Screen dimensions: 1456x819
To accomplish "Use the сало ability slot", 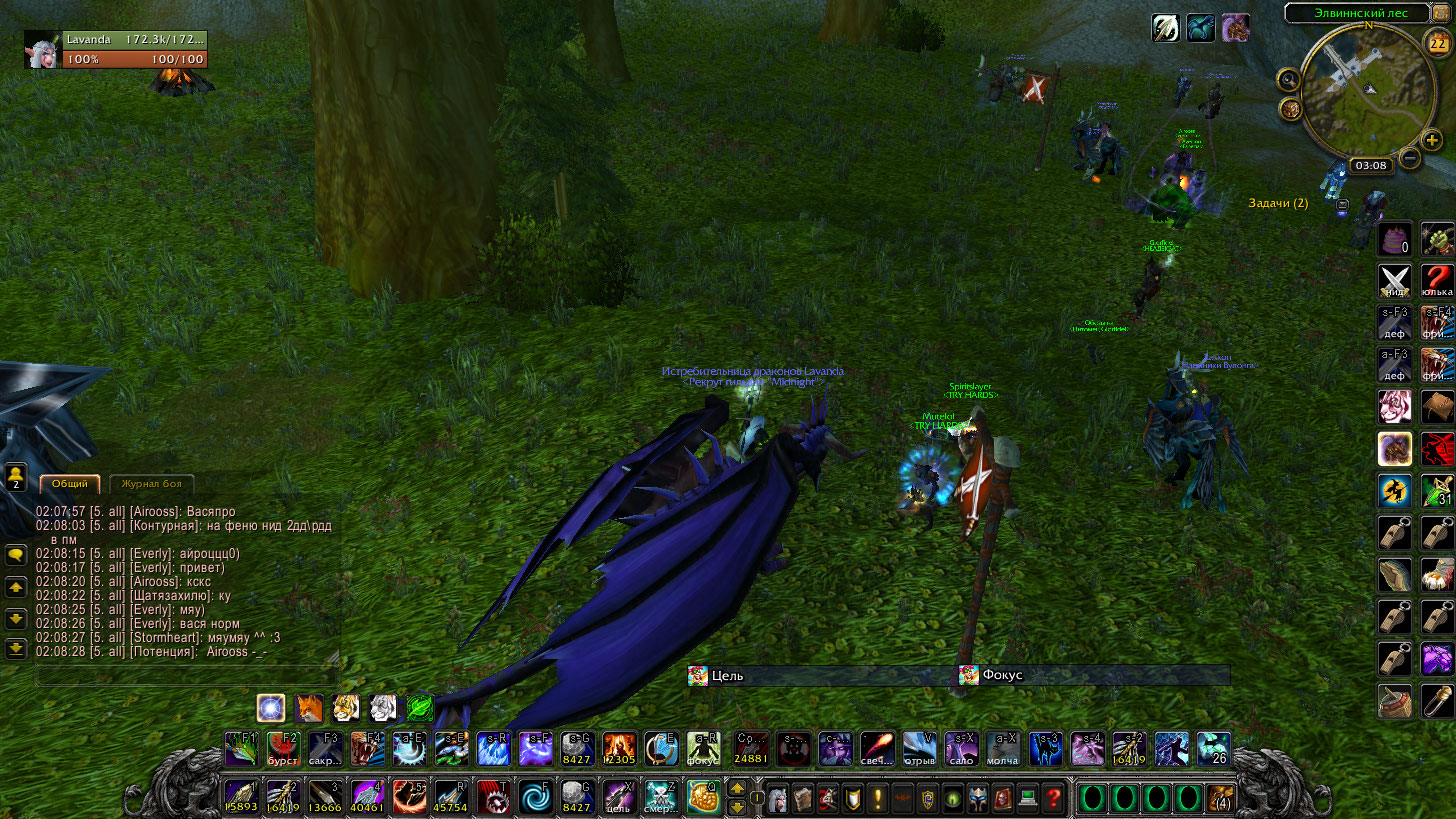I will (961, 749).
